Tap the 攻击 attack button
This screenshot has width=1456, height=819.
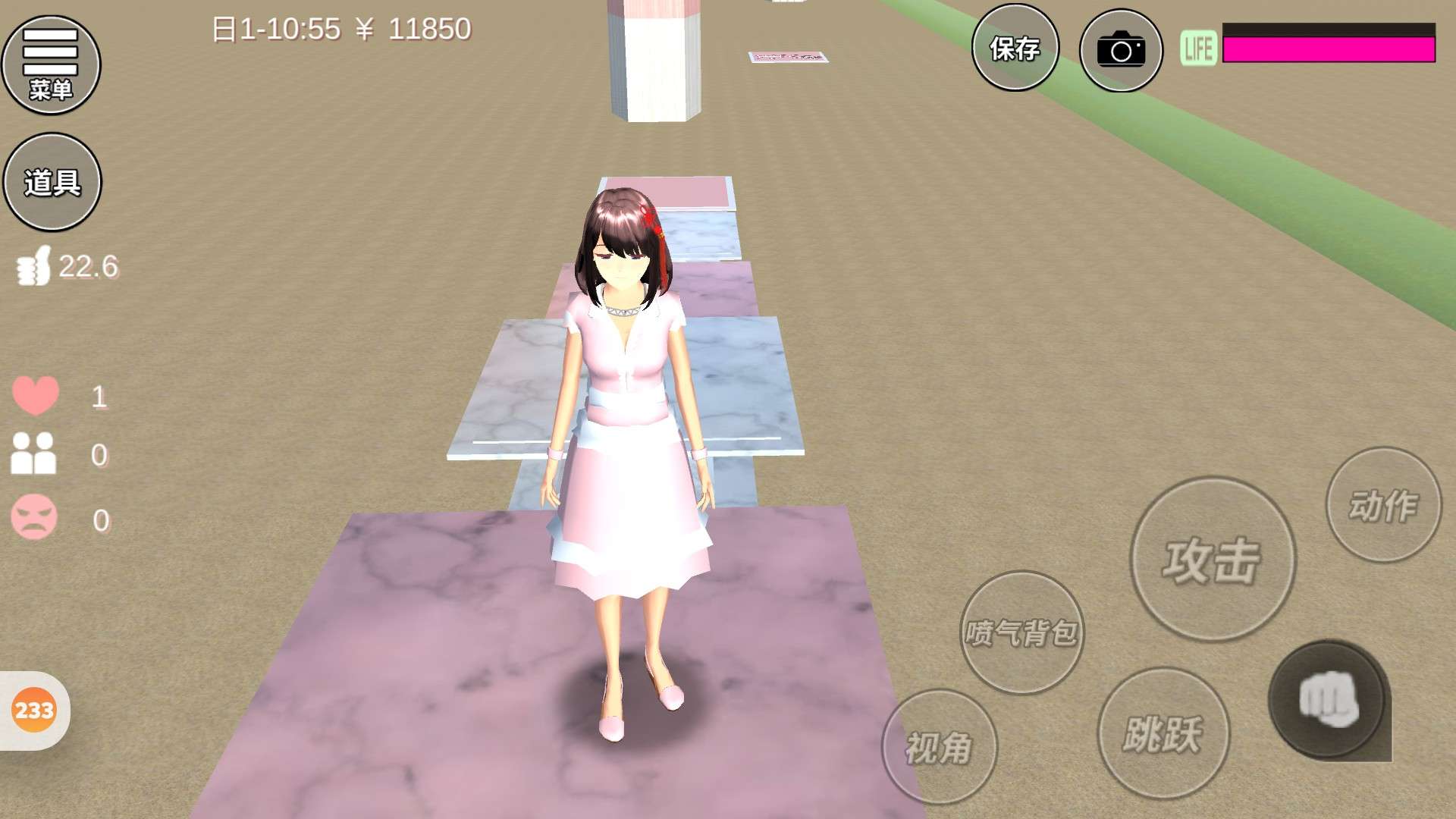coord(1212,560)
